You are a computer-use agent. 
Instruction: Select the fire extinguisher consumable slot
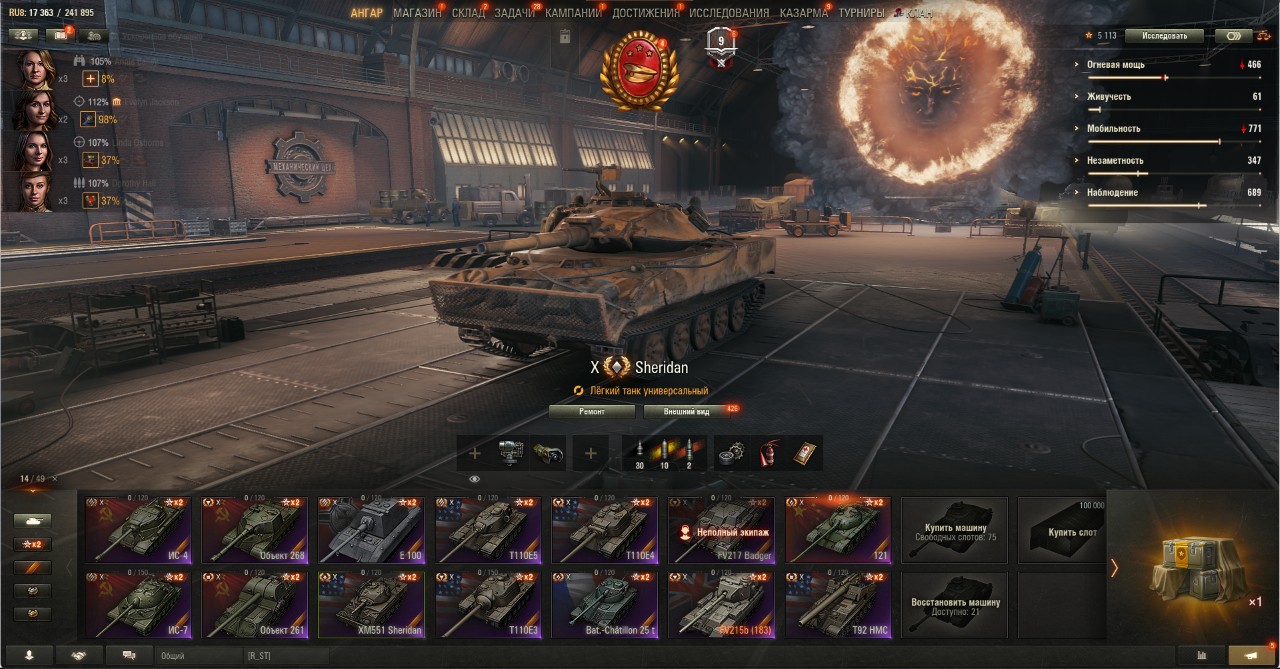(x=769, y=453)
